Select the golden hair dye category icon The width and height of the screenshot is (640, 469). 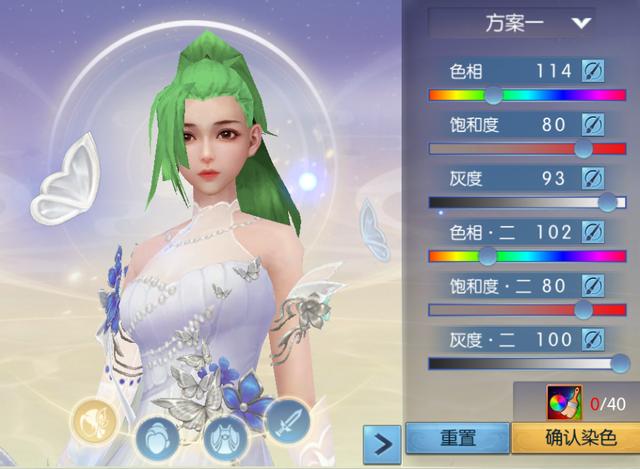(x=93, y=419)
